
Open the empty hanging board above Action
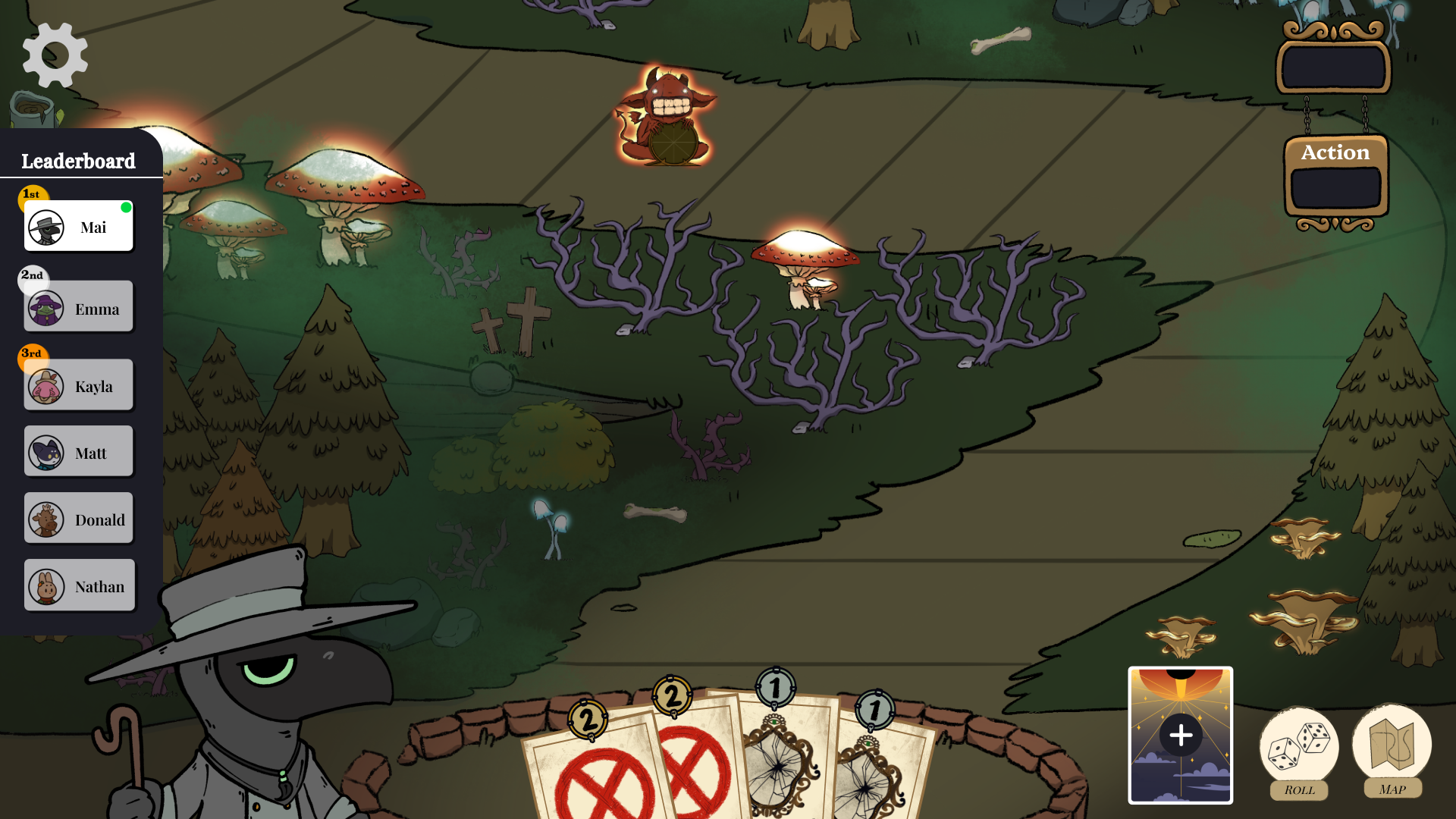1332,67
